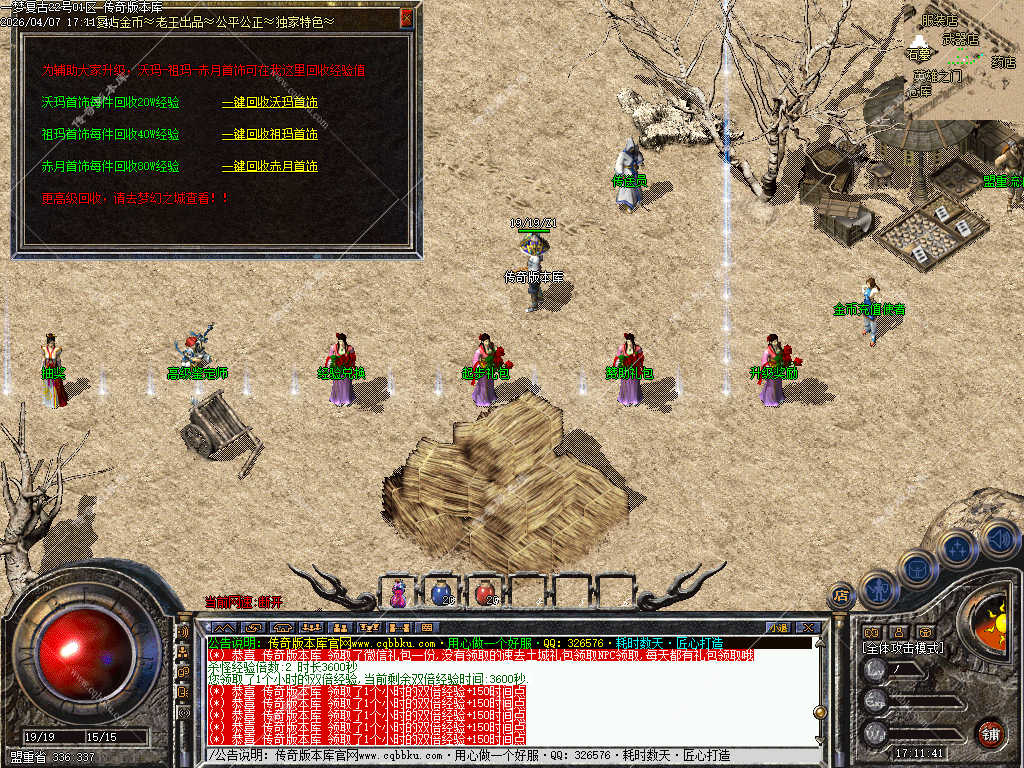Toggle sound with the speaker button
The height and width of the screenshot is (768, 1024).
pyautogui.click(x=998, y=538)
